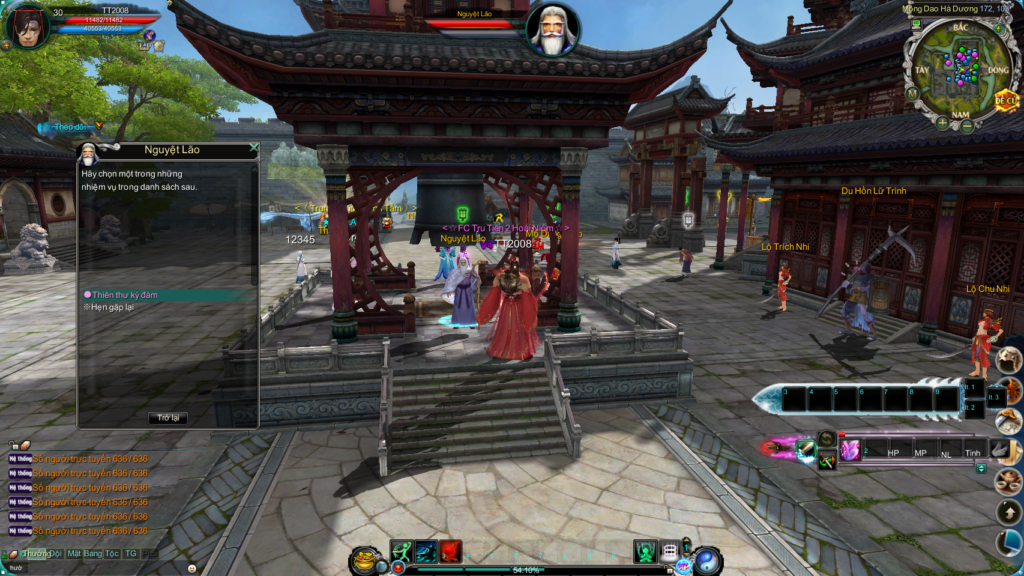This screenshot has height=576, width=1024.
Task: Click the Trở lại button
Action: coord(167,418)
